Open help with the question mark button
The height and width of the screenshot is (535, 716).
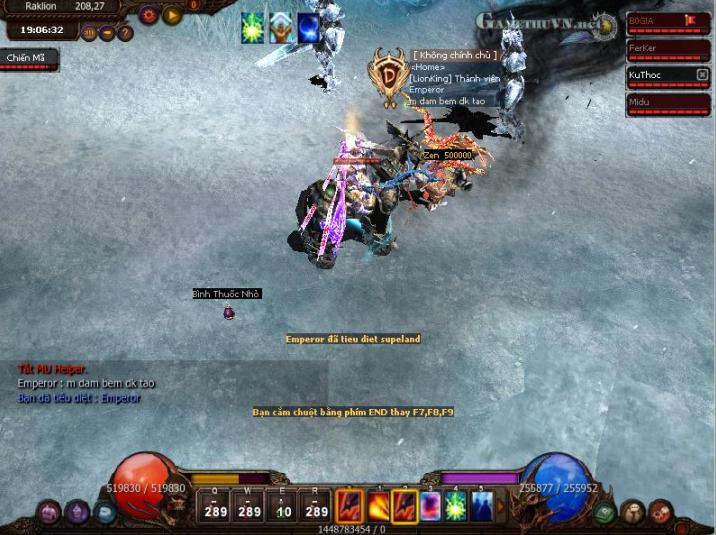(125, 33)
